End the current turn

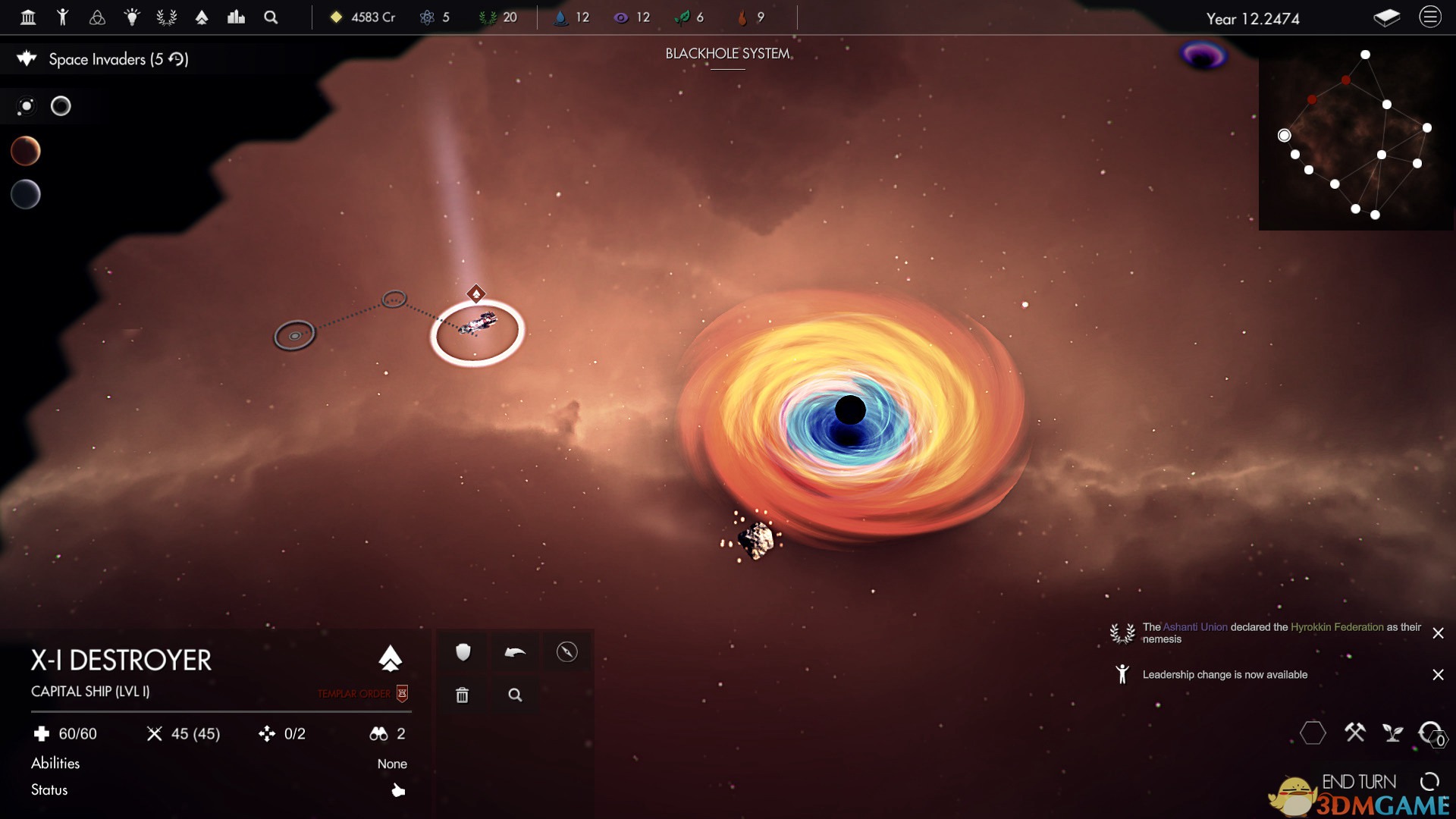point(1359,781)
